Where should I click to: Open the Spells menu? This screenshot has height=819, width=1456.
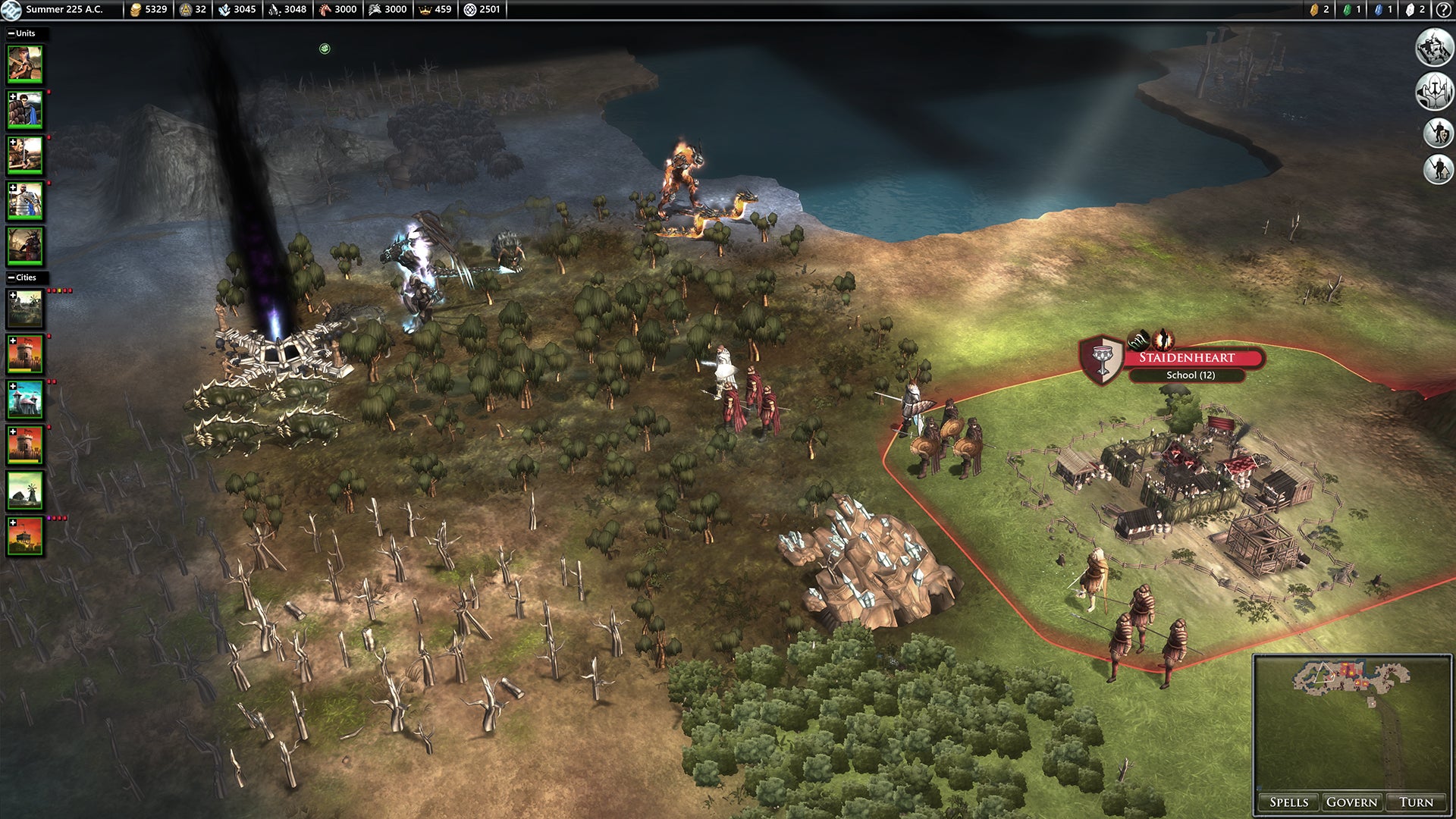pos(1288,802)
